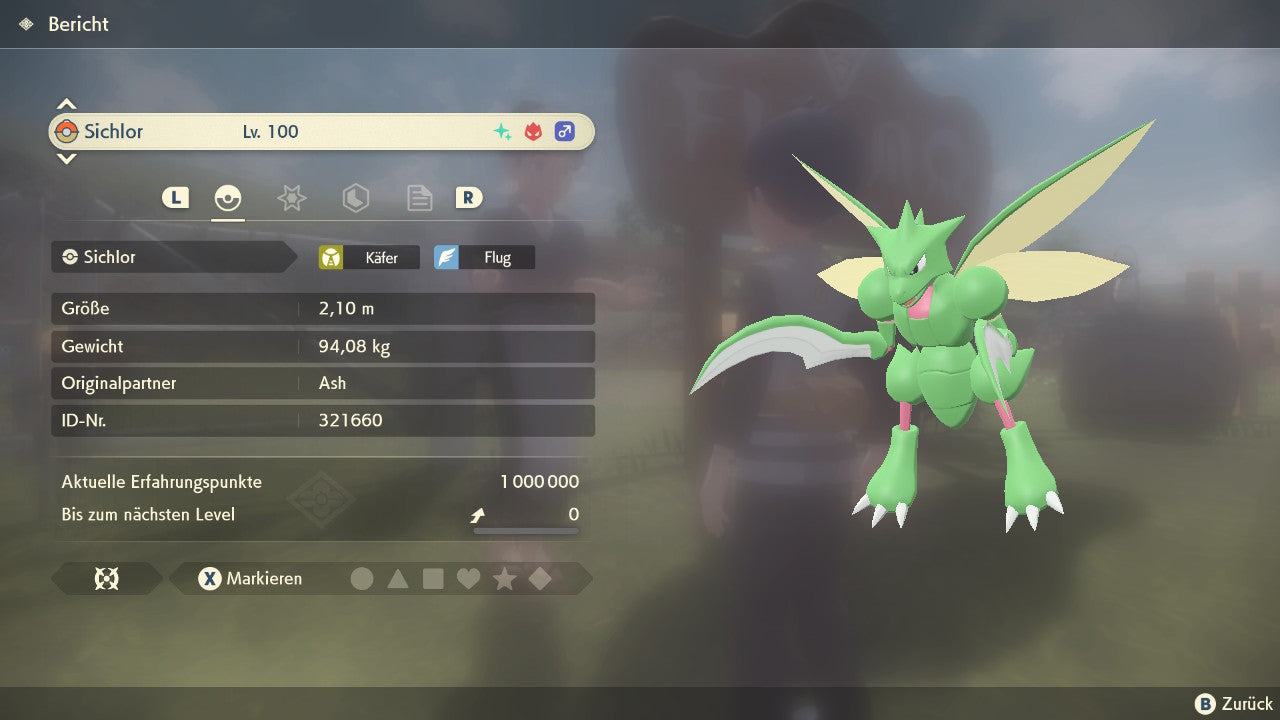Toggle the circle marking
Screen dimensions: 1280x720
(x=362, y=579)
